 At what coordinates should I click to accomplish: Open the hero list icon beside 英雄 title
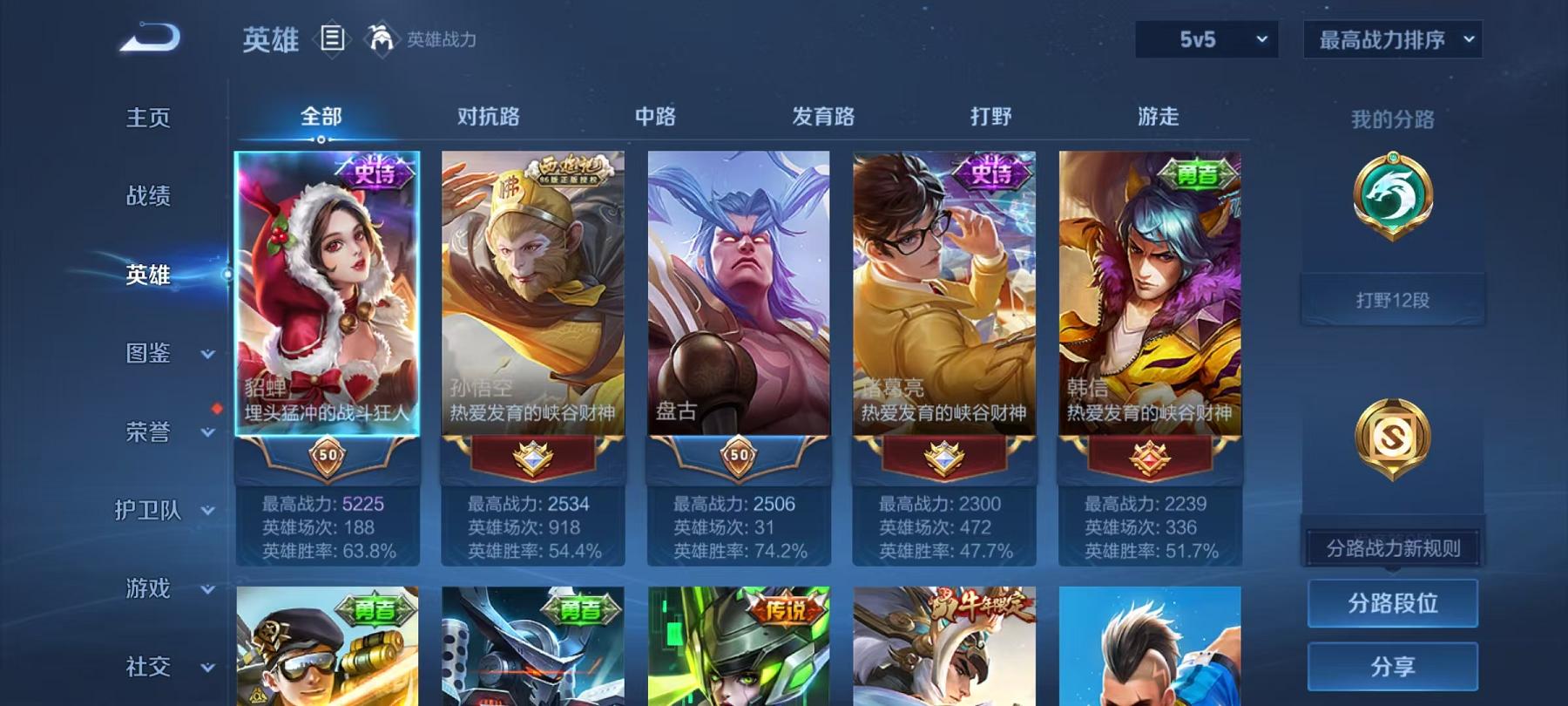point(331,39)
